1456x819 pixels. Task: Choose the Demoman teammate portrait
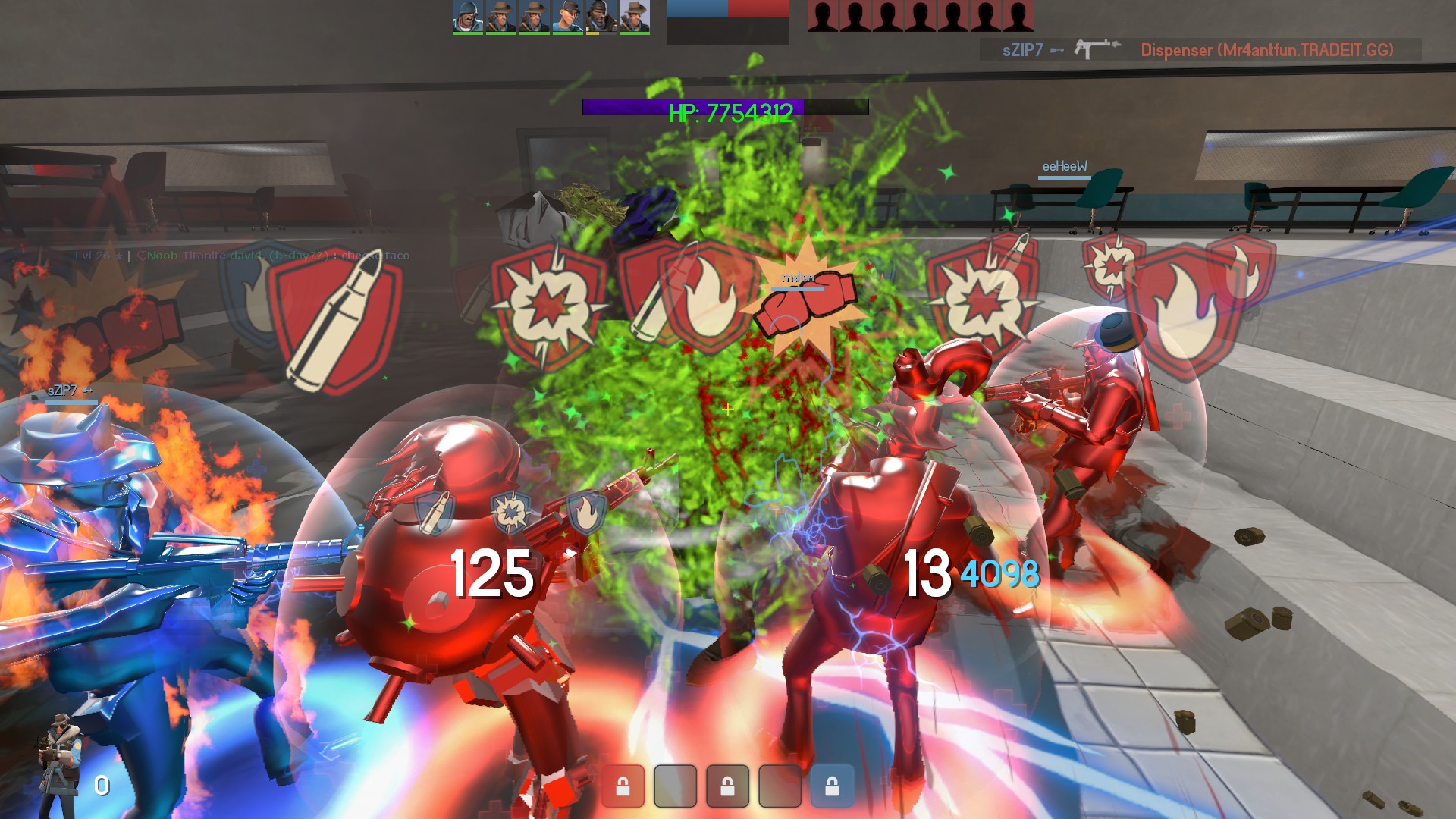click(601, 17)
